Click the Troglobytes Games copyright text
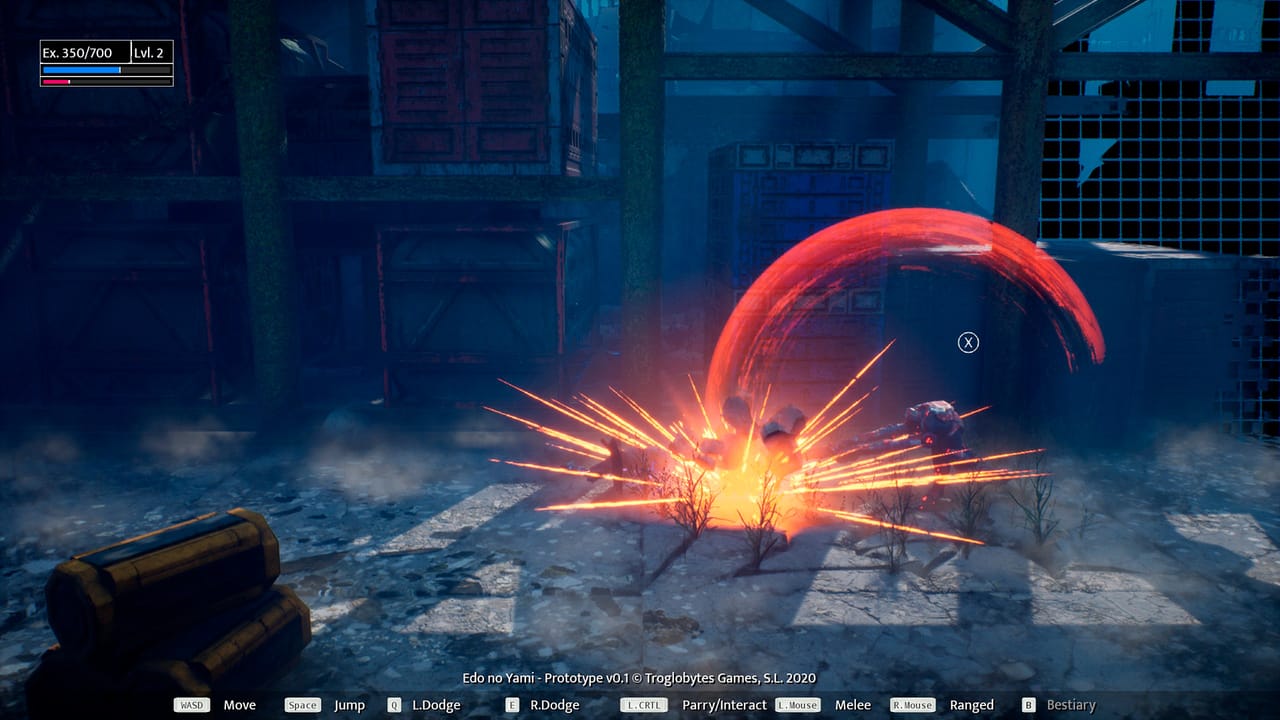Viewport: 1280px width, 720px height. click(x=640, y=677)
